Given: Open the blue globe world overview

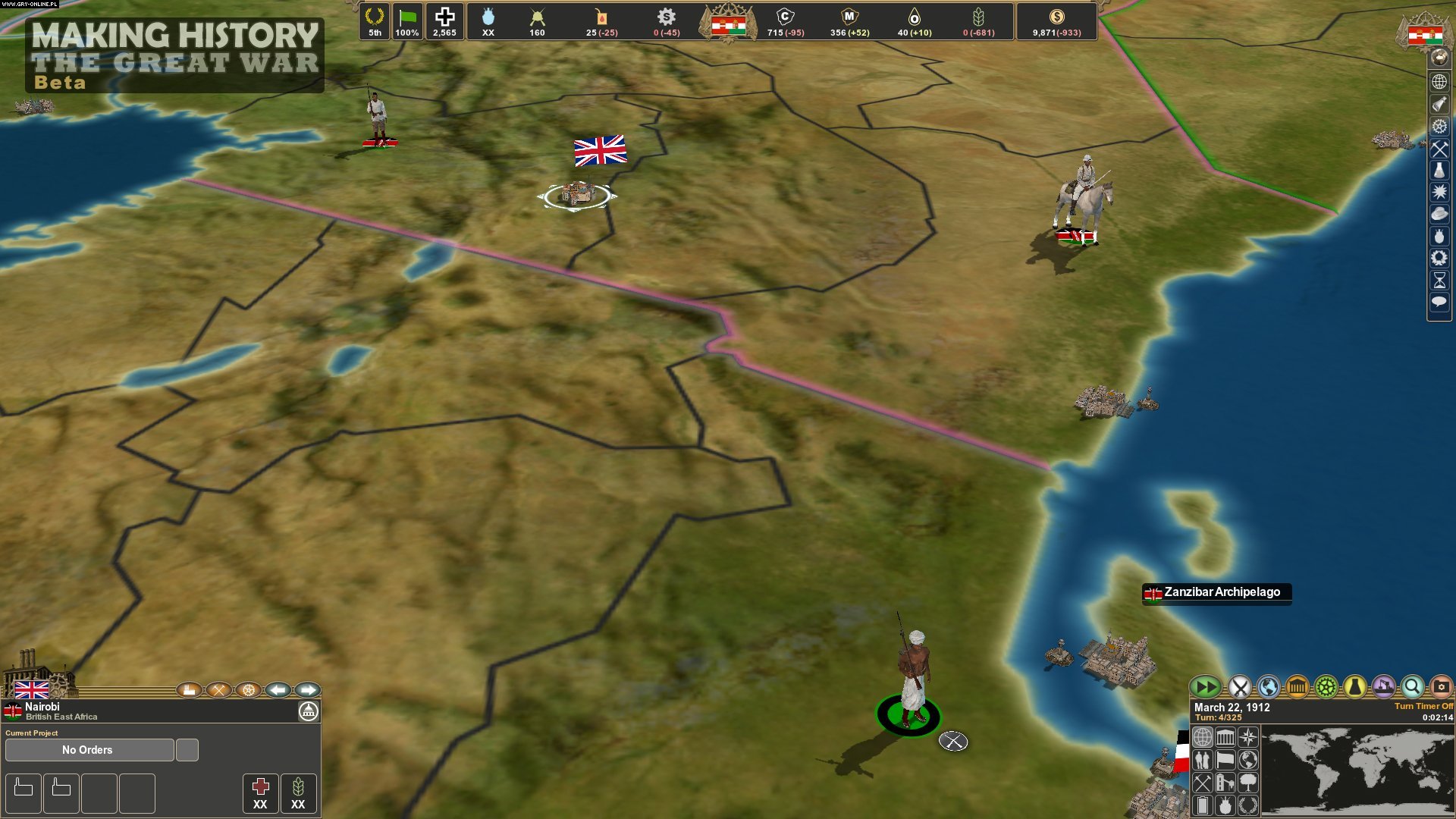Looking at the screenshot, I should point(1267,688).
